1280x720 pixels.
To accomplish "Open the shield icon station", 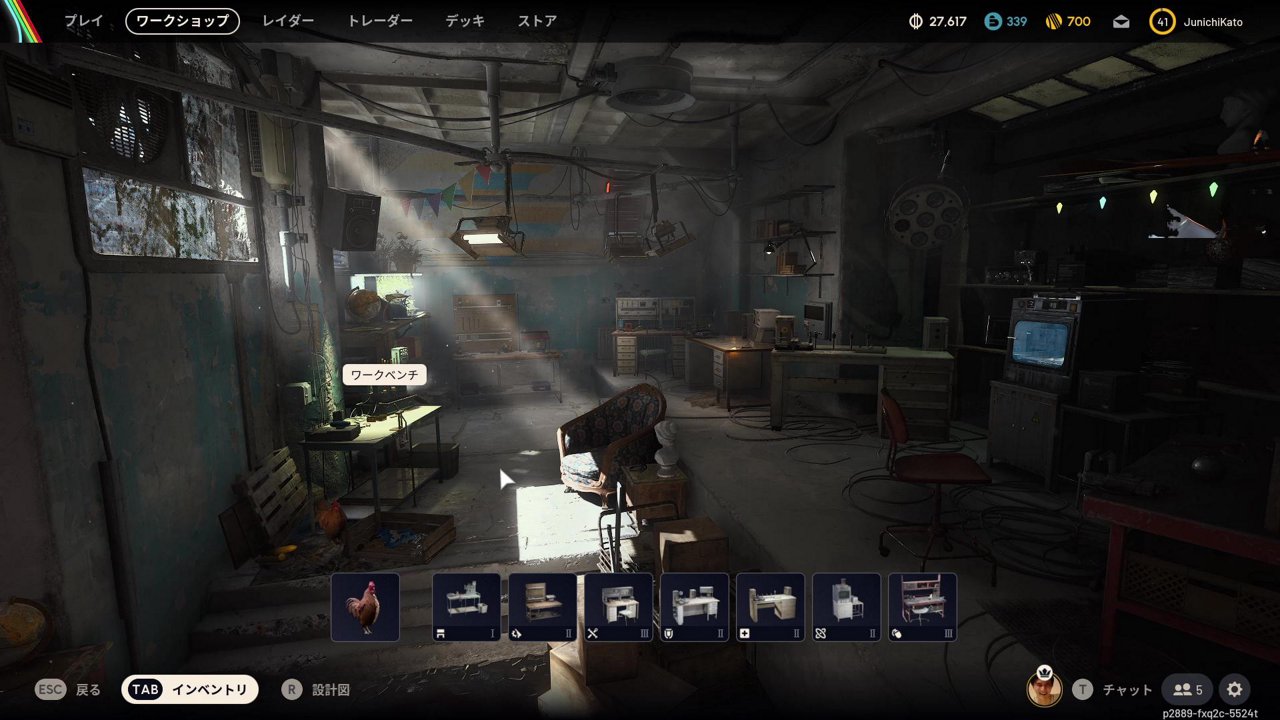I will (694, 606).
